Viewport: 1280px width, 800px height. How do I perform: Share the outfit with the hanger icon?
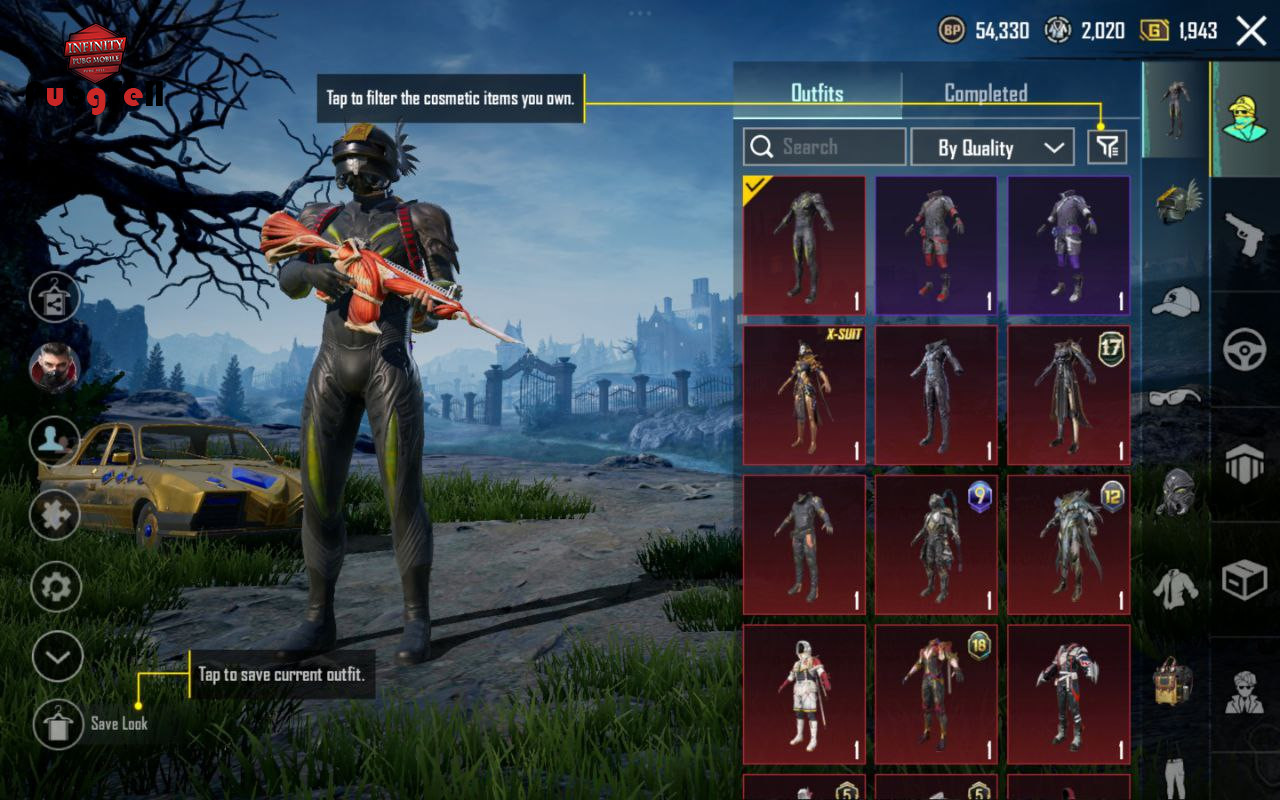click(x=56, y=297)
